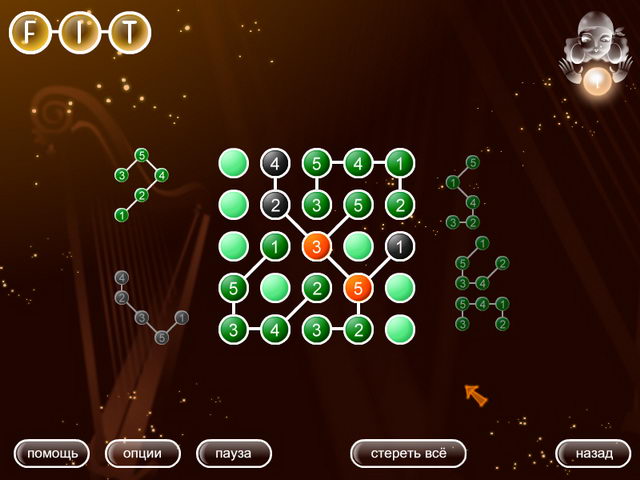Go back with the назад button
This screenshot has width=640, height=480.
tap(593, 453)
